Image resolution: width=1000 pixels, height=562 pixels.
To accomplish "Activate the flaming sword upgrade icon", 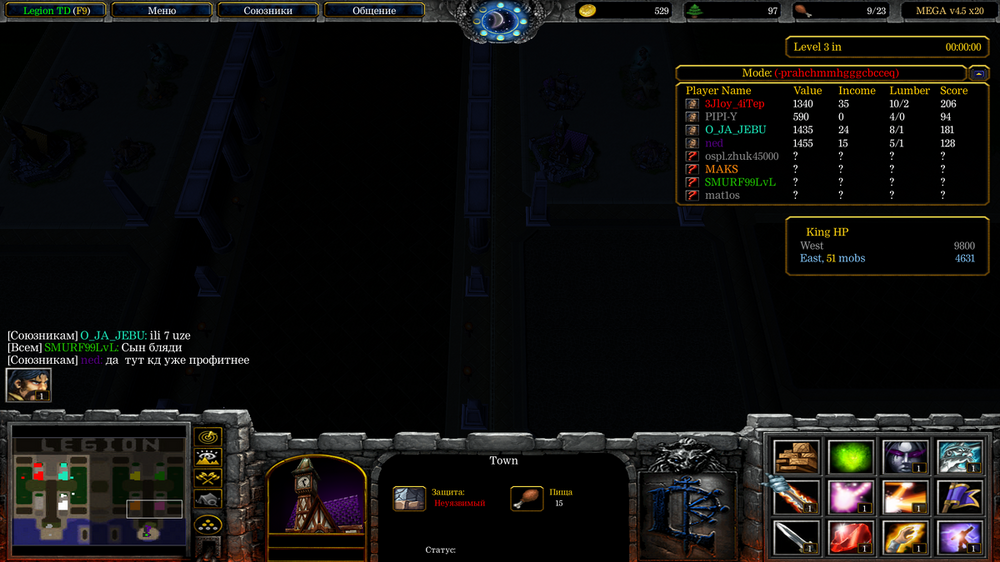I will (x=797, y=497).
